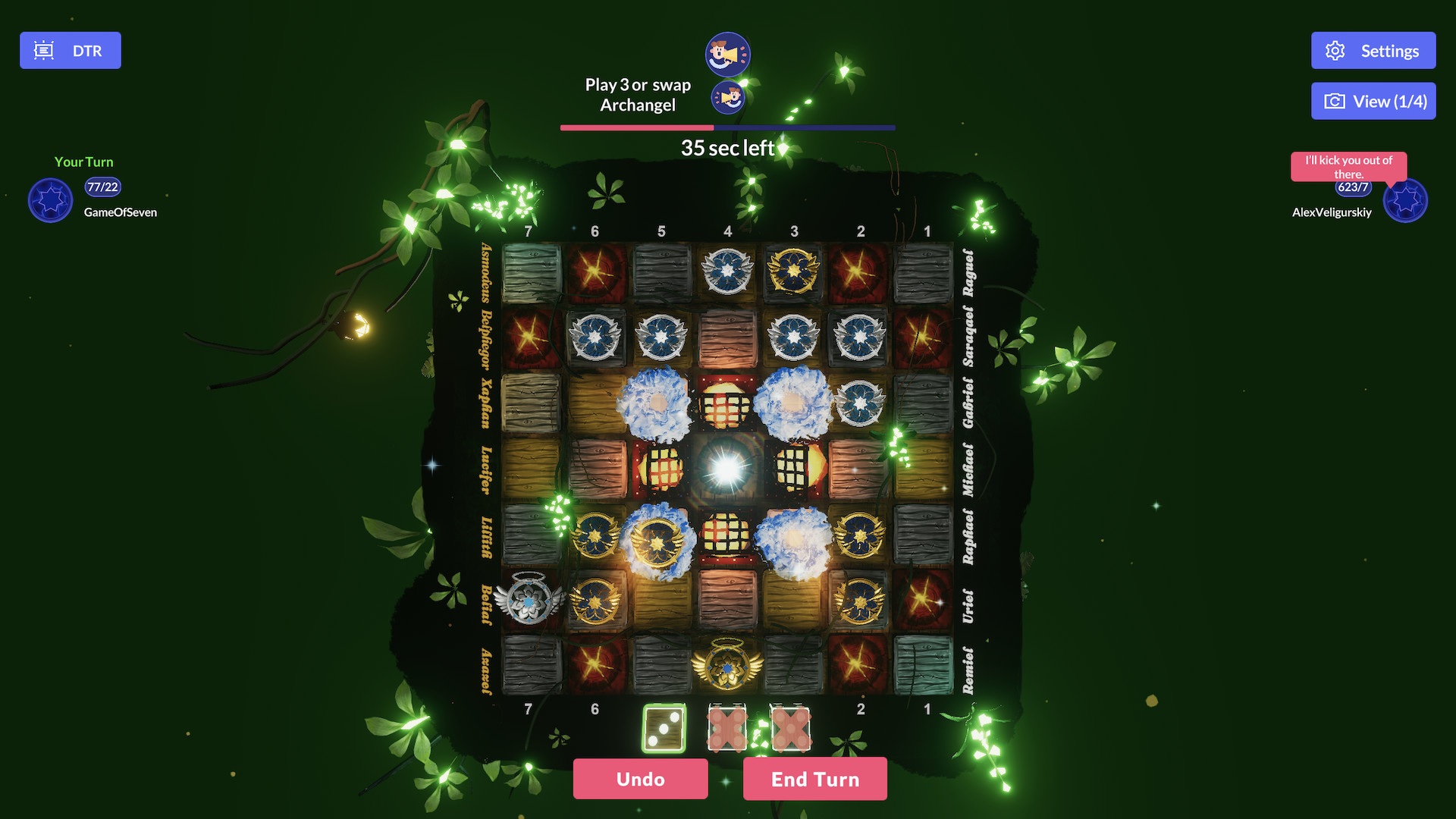The height and width of the screenshot is (819, 1456).
Task: Click the gold trumpet angel icon above the timer
Action: pos(726,53)
